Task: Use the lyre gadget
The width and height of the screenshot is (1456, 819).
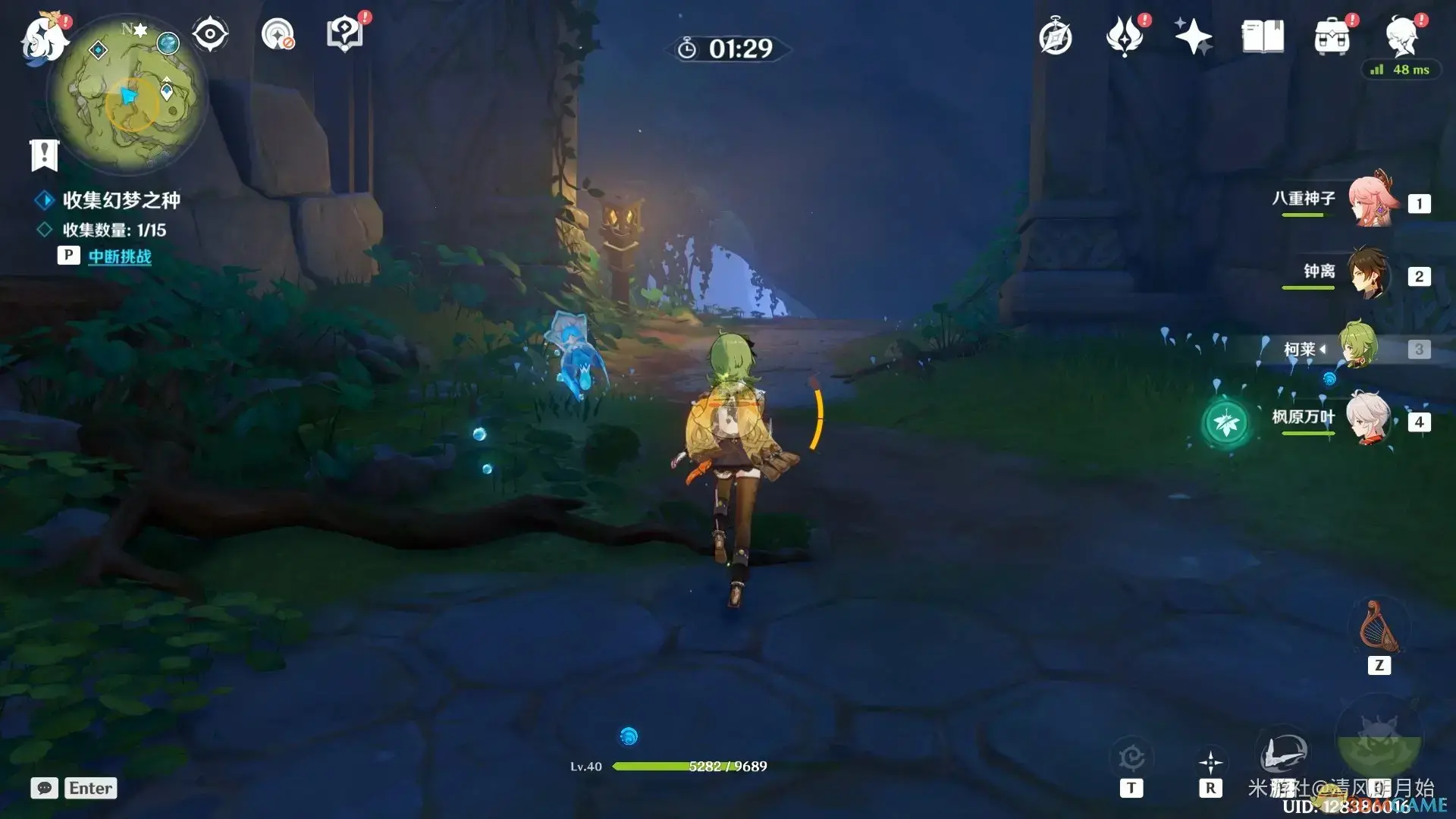Action: 1379,628
